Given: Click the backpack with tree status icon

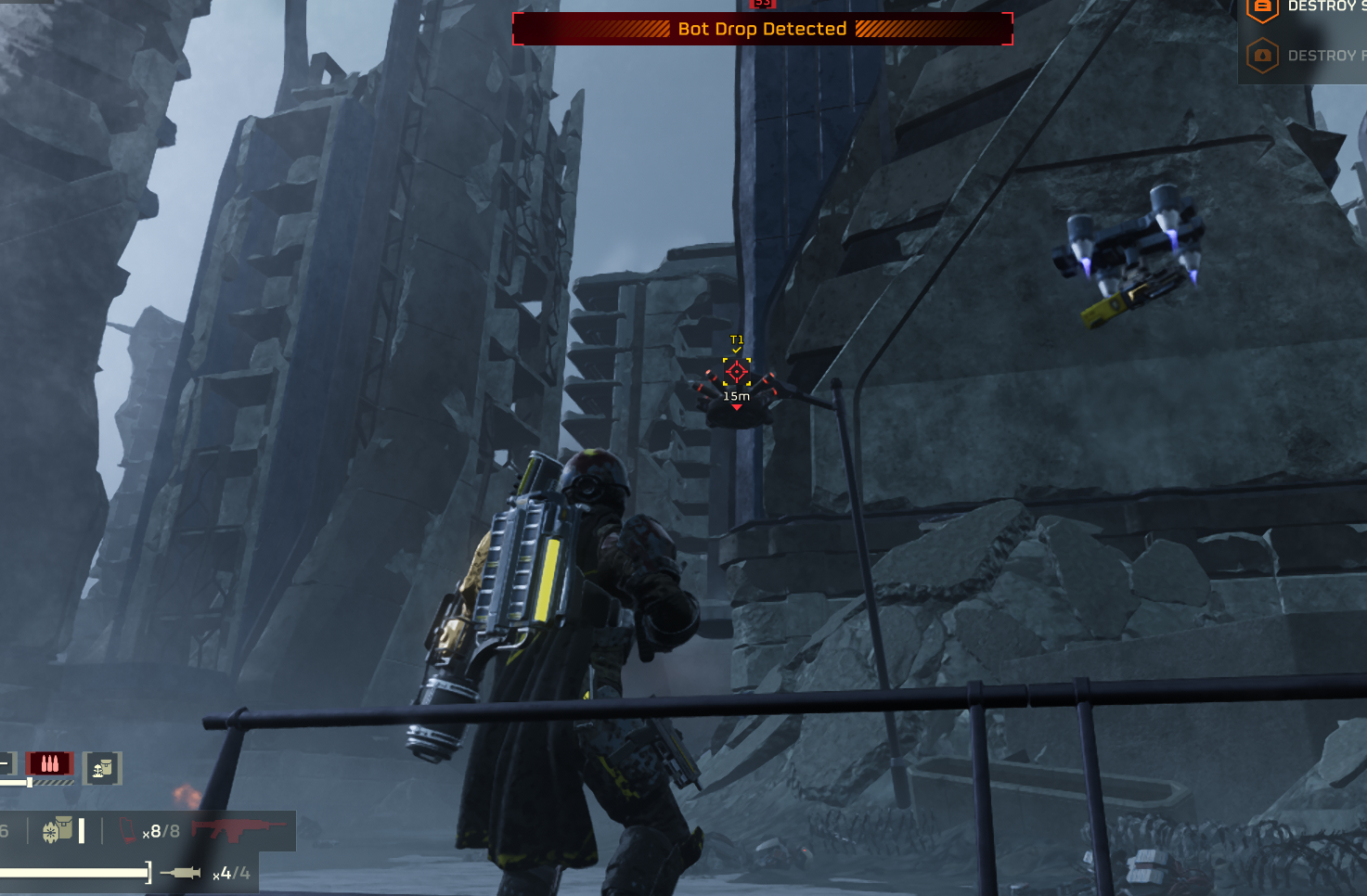Looking at the screenshot, I should click(x=102, y=768).
